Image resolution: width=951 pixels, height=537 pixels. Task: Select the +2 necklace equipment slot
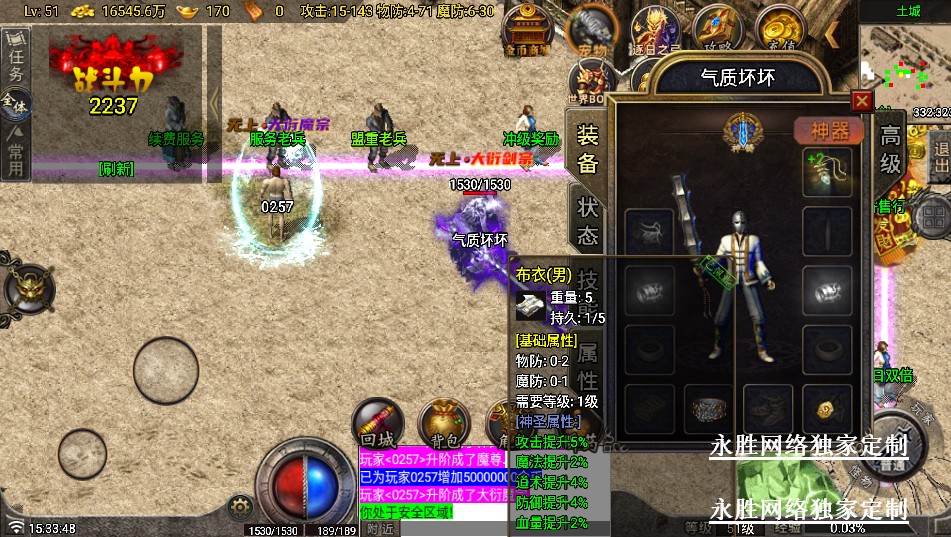(827, 172)
